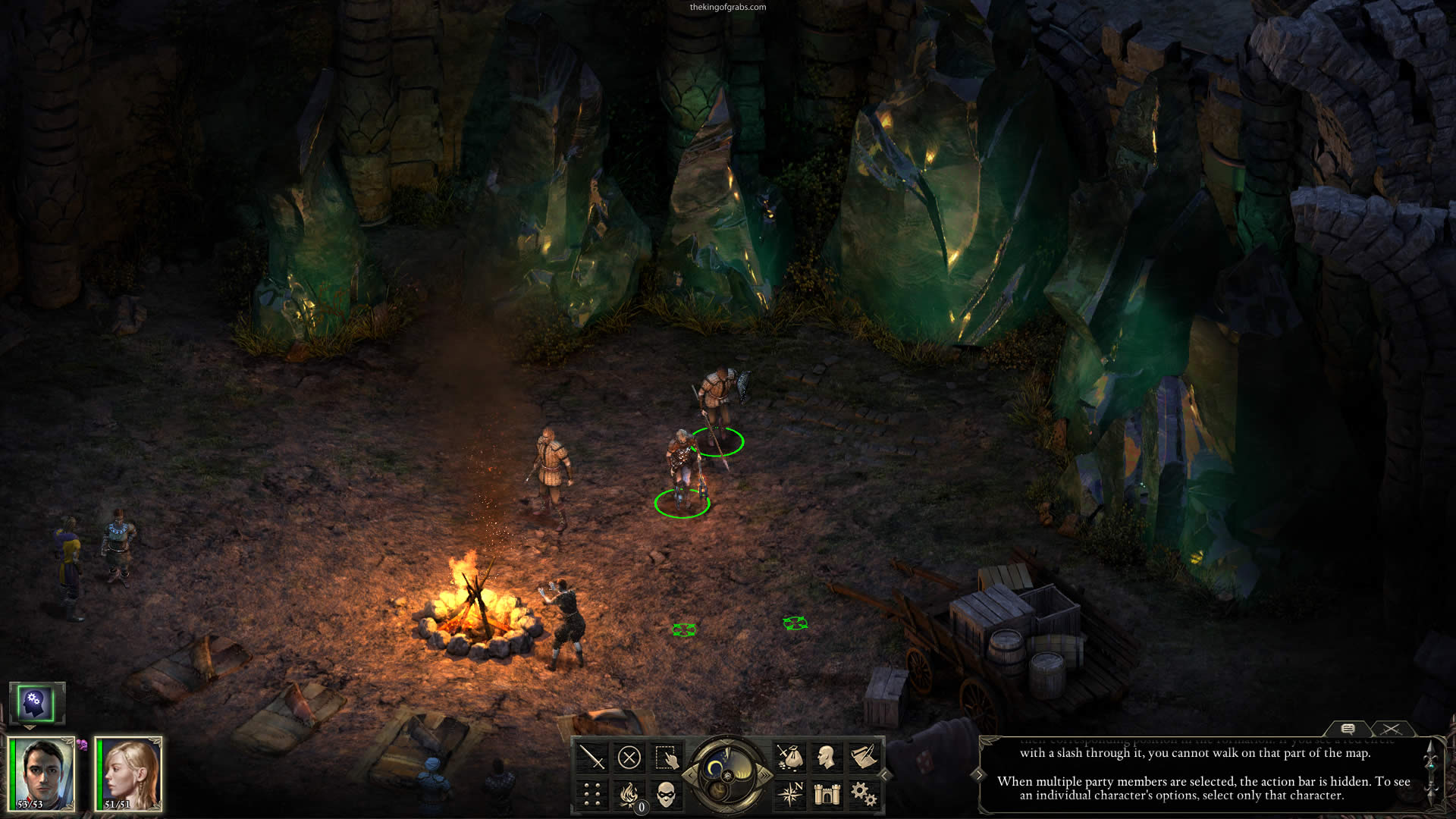Select the blonde woman's party portrait
Image resolution: width=1456 pixels, height=819 pixels.
[x=129, y=773]
